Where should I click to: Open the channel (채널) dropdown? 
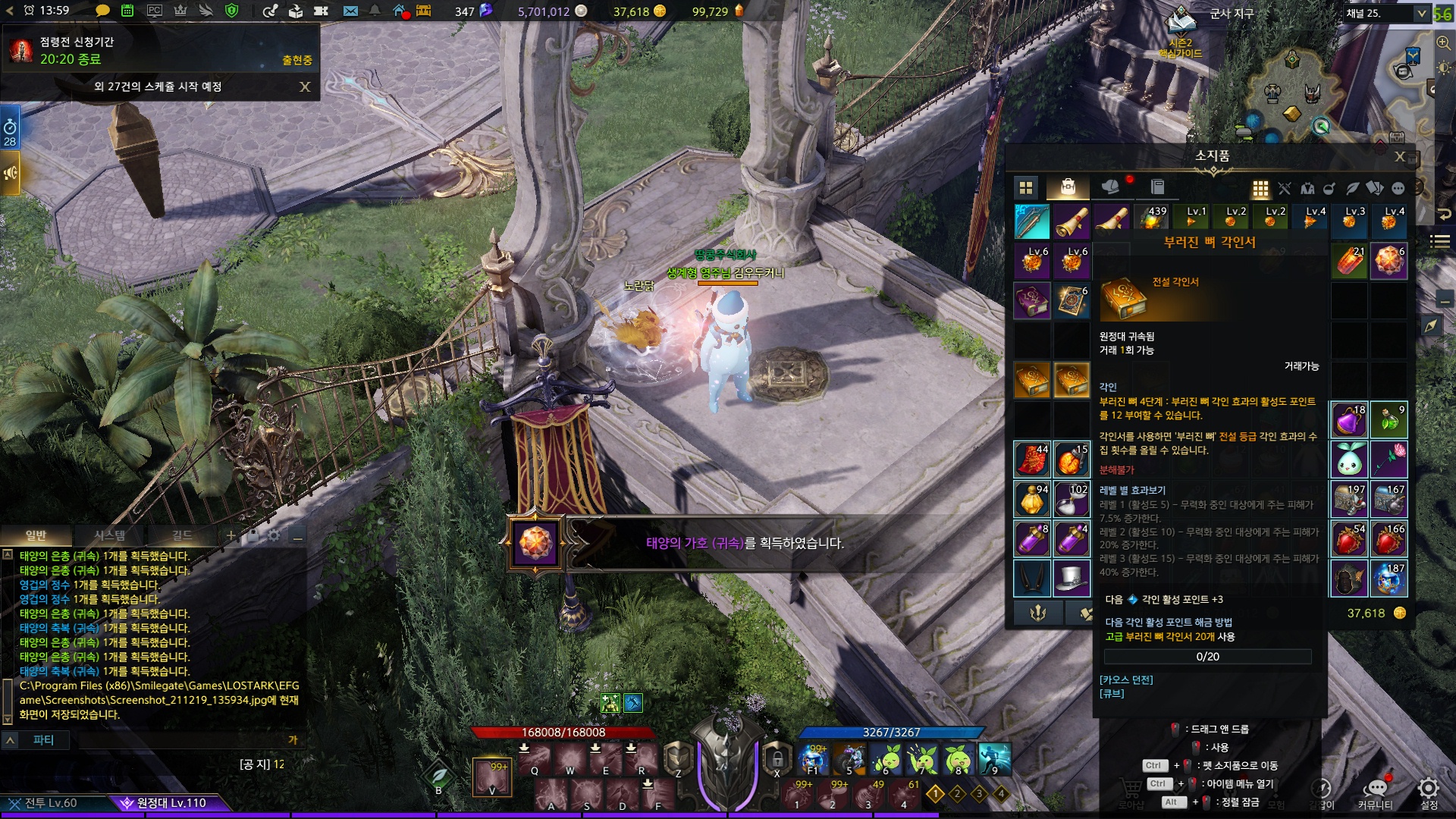pyautogui.click(x=1421, y=13)
